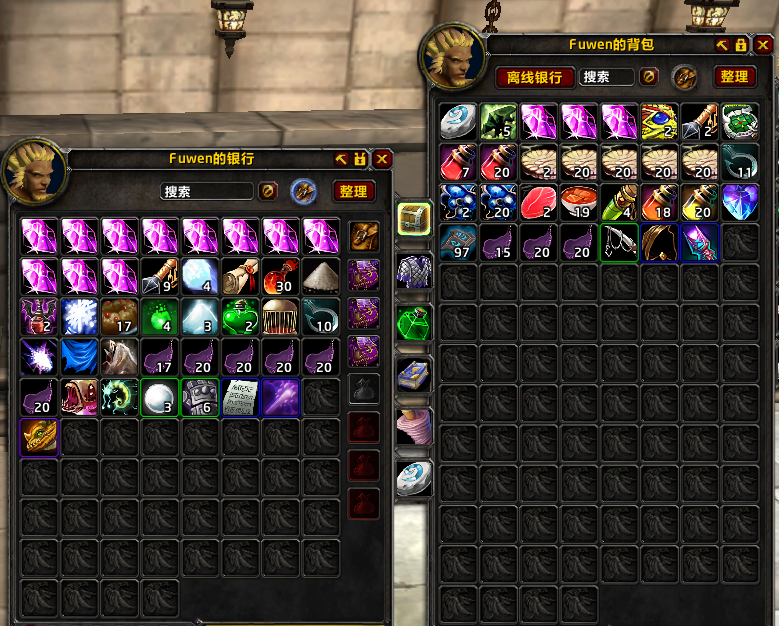Image resolution: width=779 pixels, height=626 pixels.
Task: Select the red potion stack of 30
Action: tap(281, 277)
